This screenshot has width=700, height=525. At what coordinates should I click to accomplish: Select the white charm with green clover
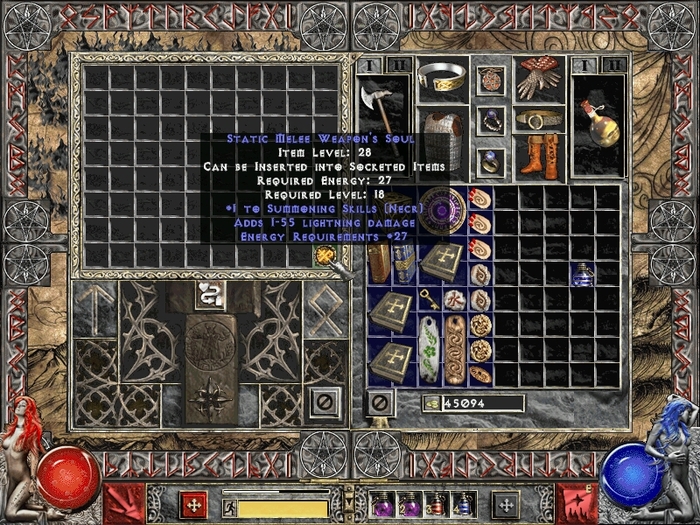click(430, 348)
